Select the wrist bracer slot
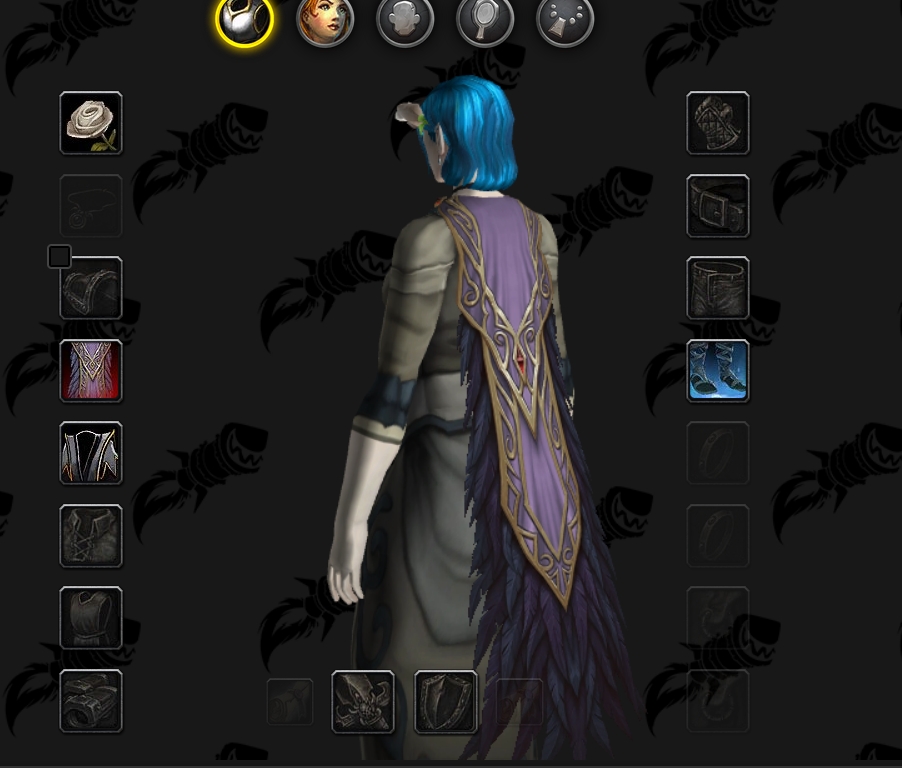The width and height of the screenshot is (902, 768). pyautogui.click(x=91, y=701)
